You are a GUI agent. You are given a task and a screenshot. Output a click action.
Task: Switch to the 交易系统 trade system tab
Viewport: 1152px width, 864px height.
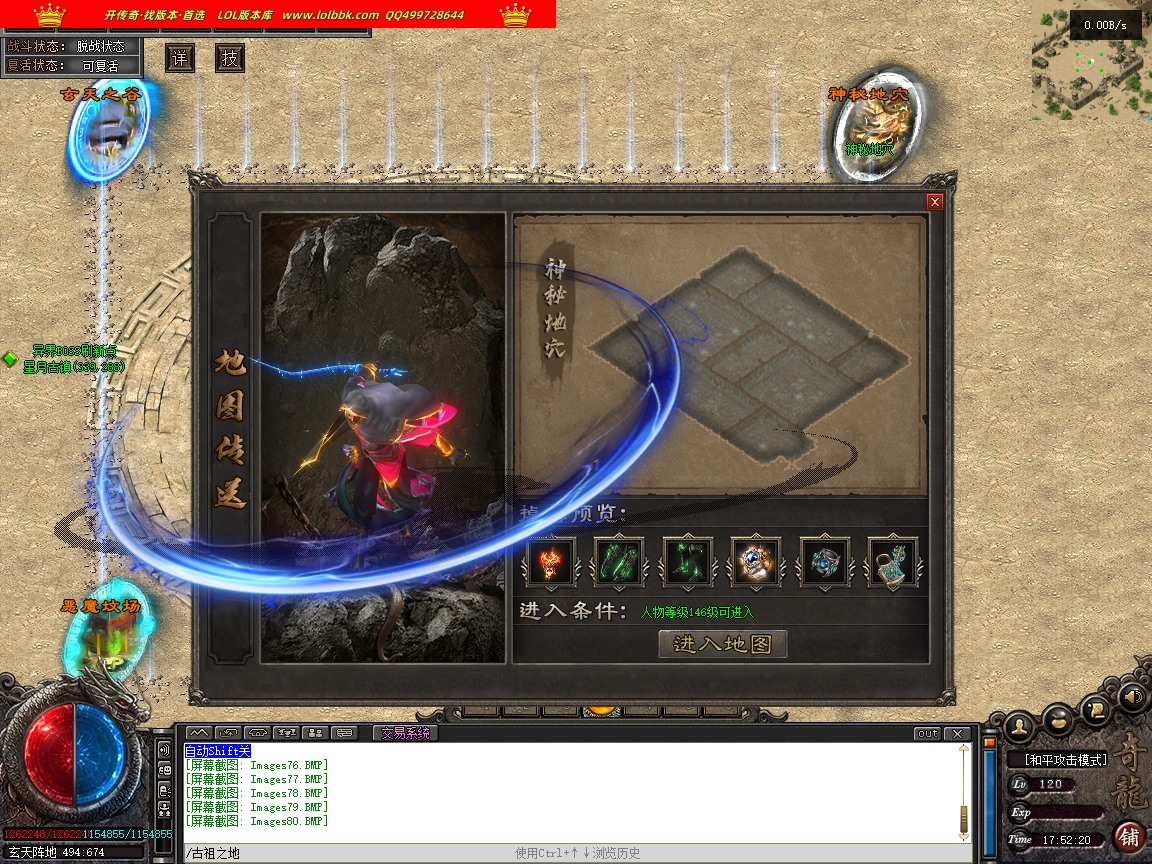(405, 733)
